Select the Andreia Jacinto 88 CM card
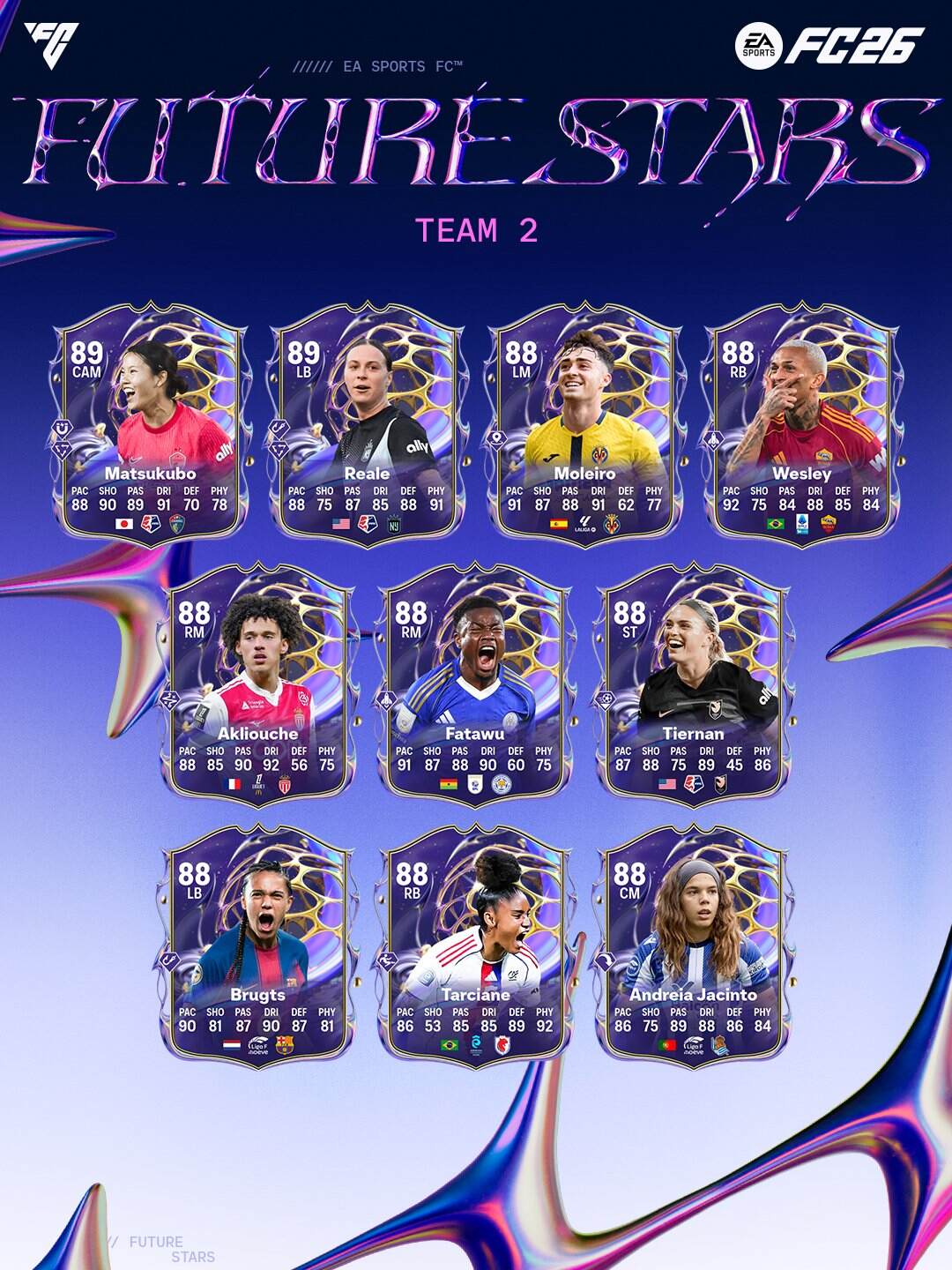Image resolution: width=952 pixels, height=1270 pixels. pos(693,944)
